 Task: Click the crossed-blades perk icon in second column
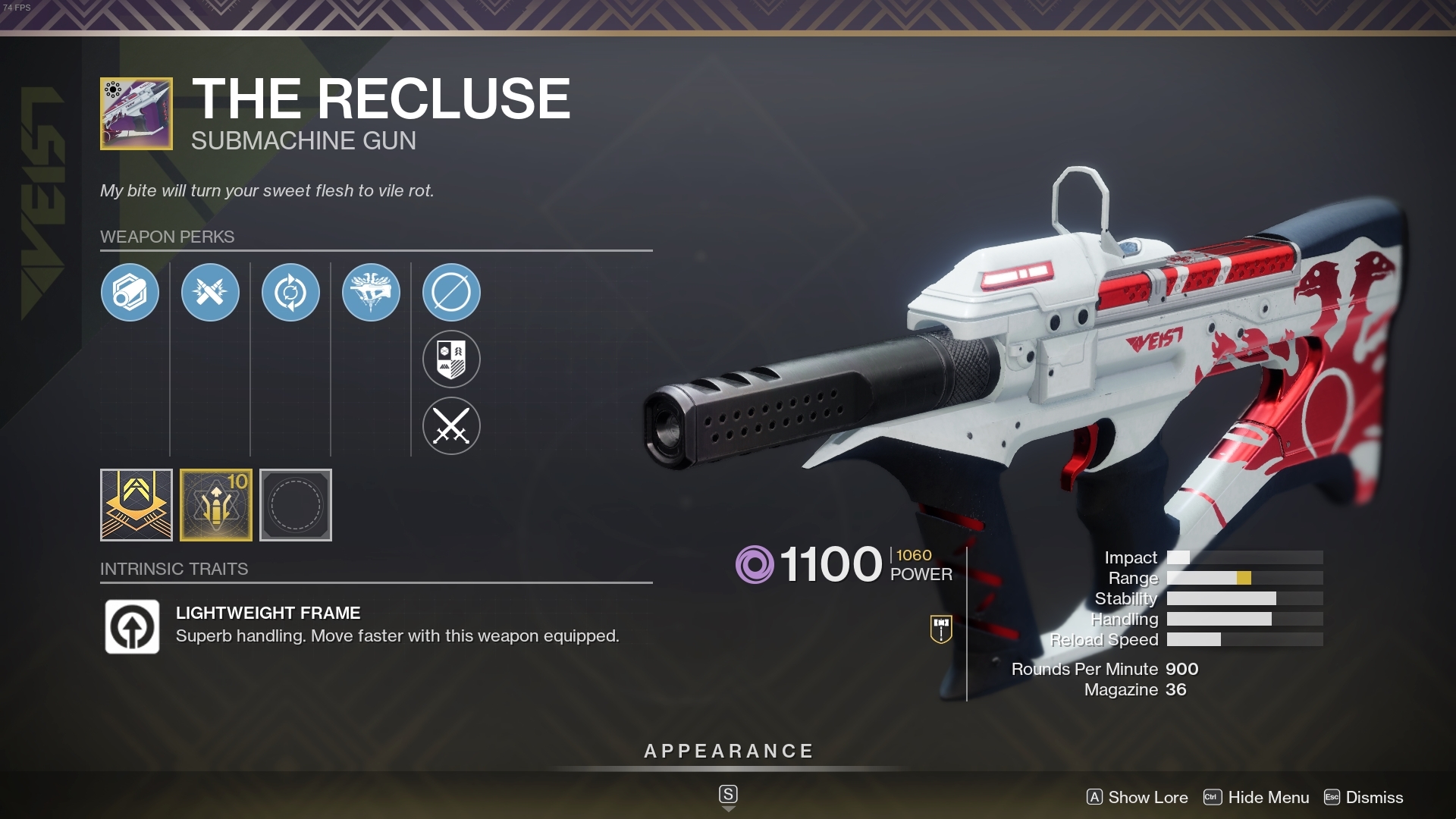(211, 292)
